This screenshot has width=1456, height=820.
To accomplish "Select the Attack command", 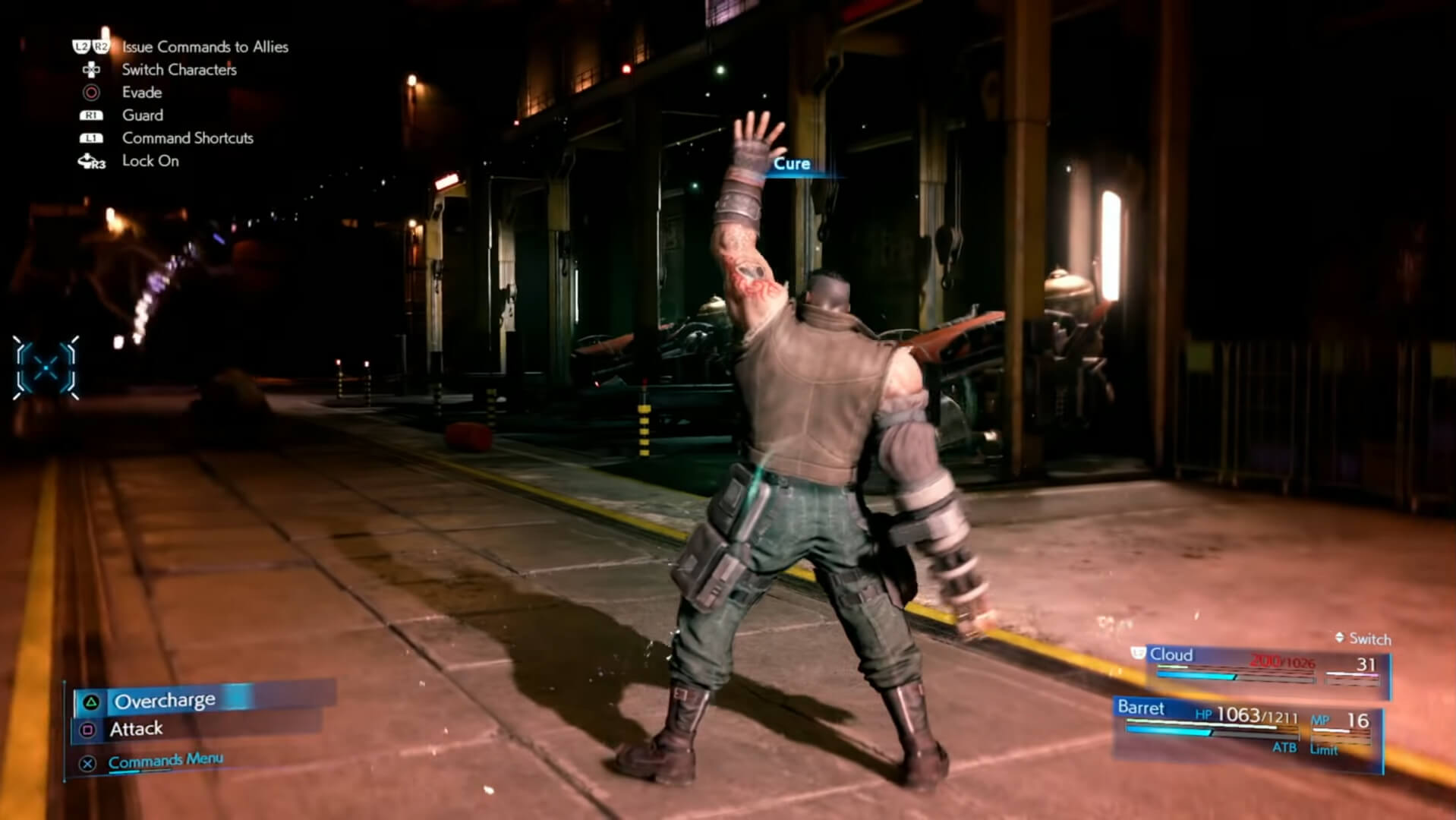I will (x=135, y=728).
